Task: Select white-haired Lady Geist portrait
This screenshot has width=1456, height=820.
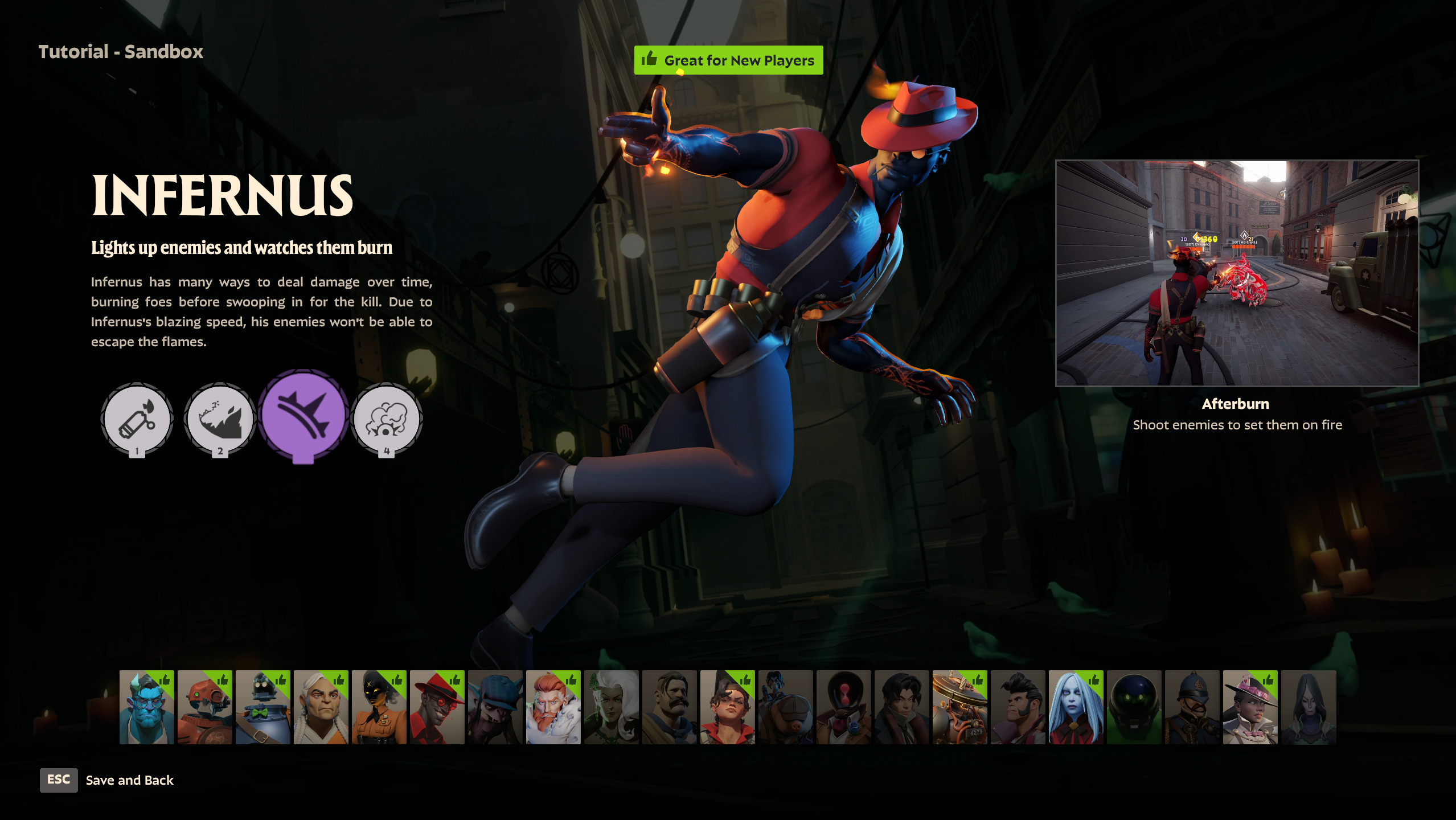Action: coord(612,707)
